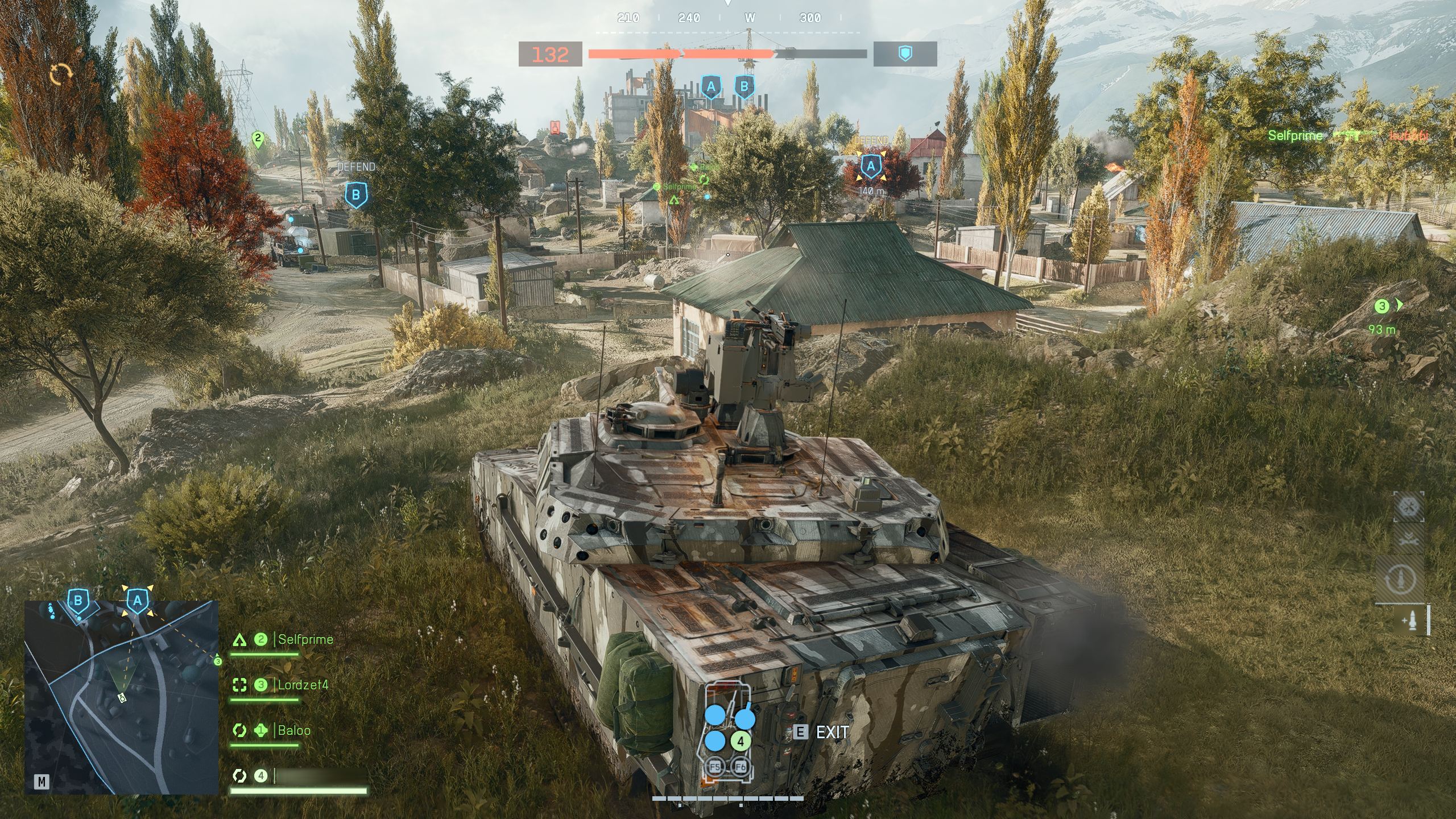Select squad member Selfprime in squad list

pos(305,639)
